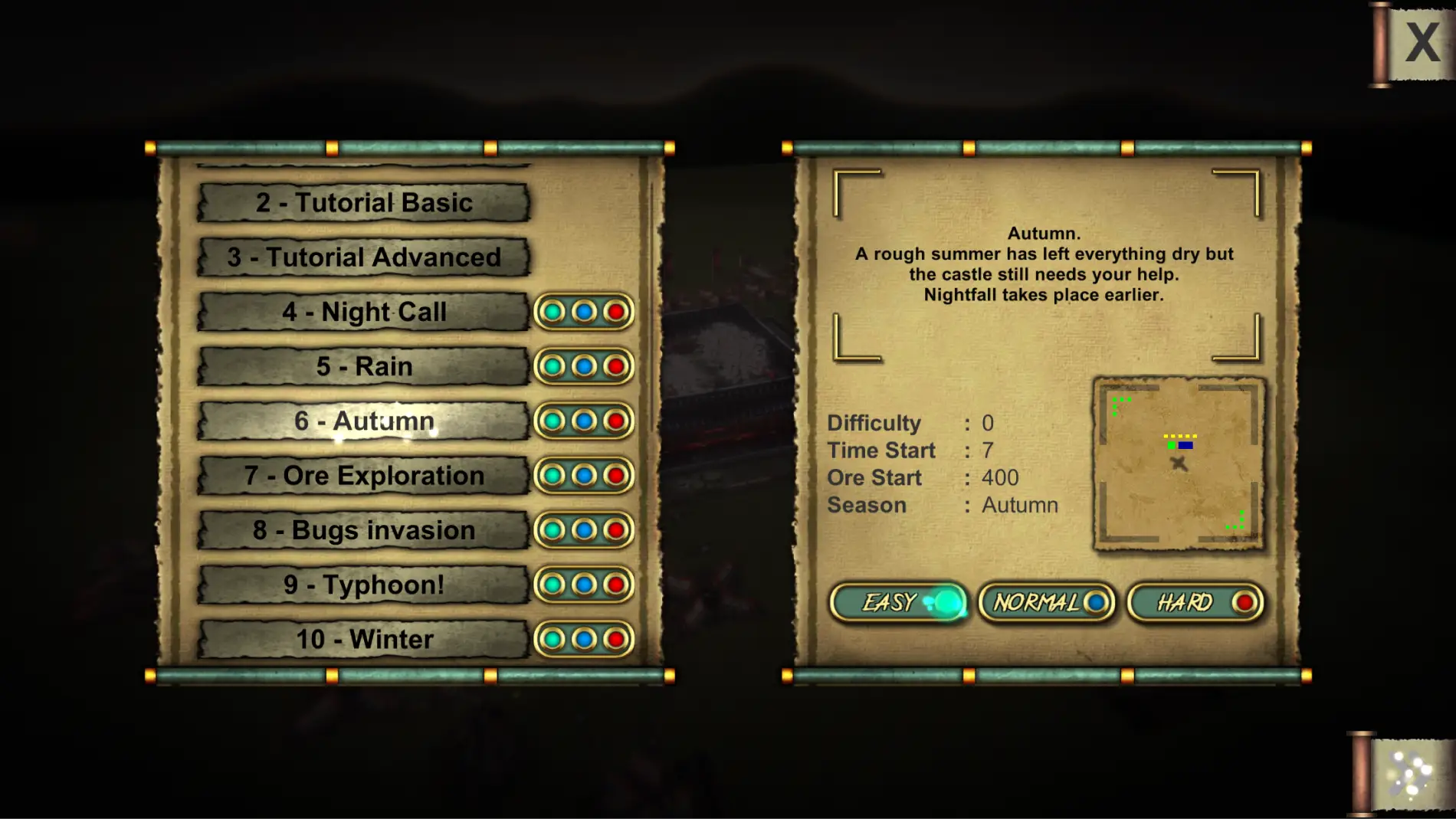Choose the 7 - Ore Exploration mission
This screenshot has height=819, width=1456.
(x=363, y=476)
